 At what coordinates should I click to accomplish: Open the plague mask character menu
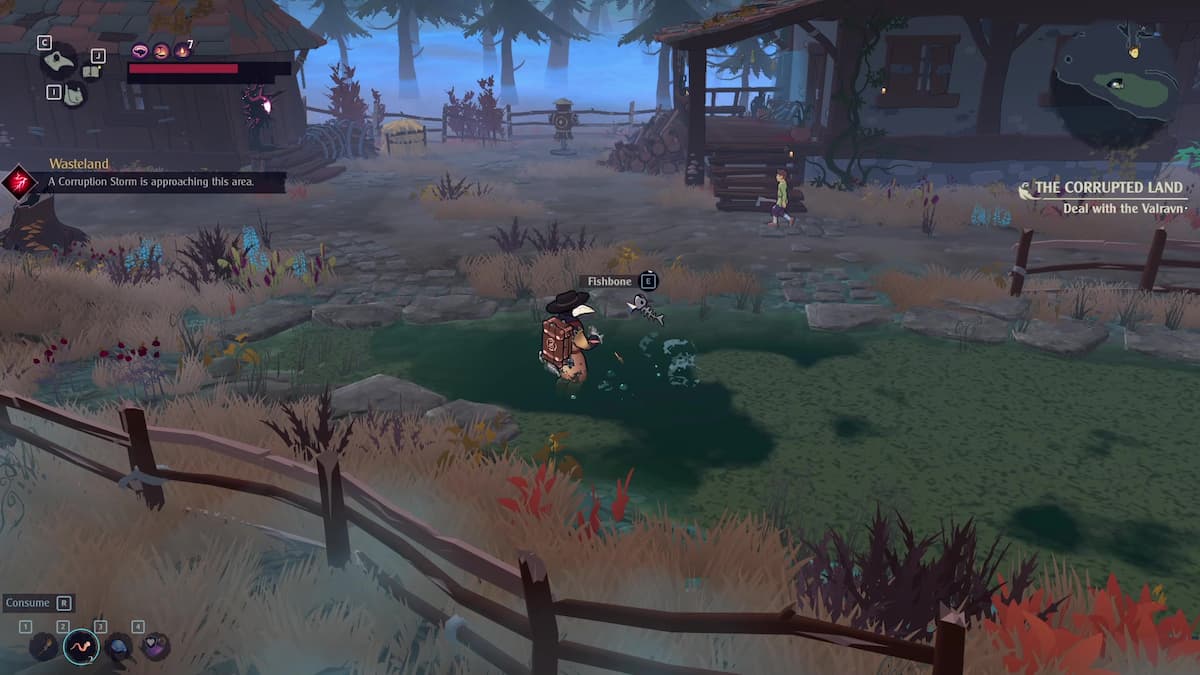click(x=59, y=61)
